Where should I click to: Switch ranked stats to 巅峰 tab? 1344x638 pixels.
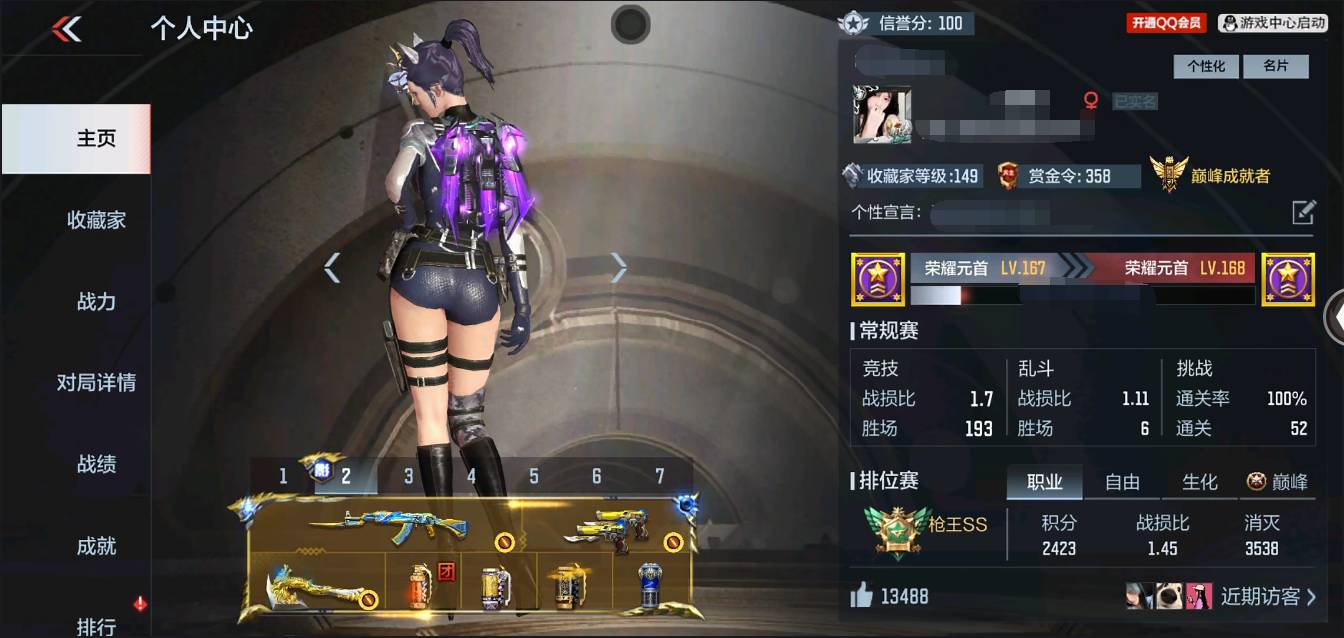coord(1278,482)
